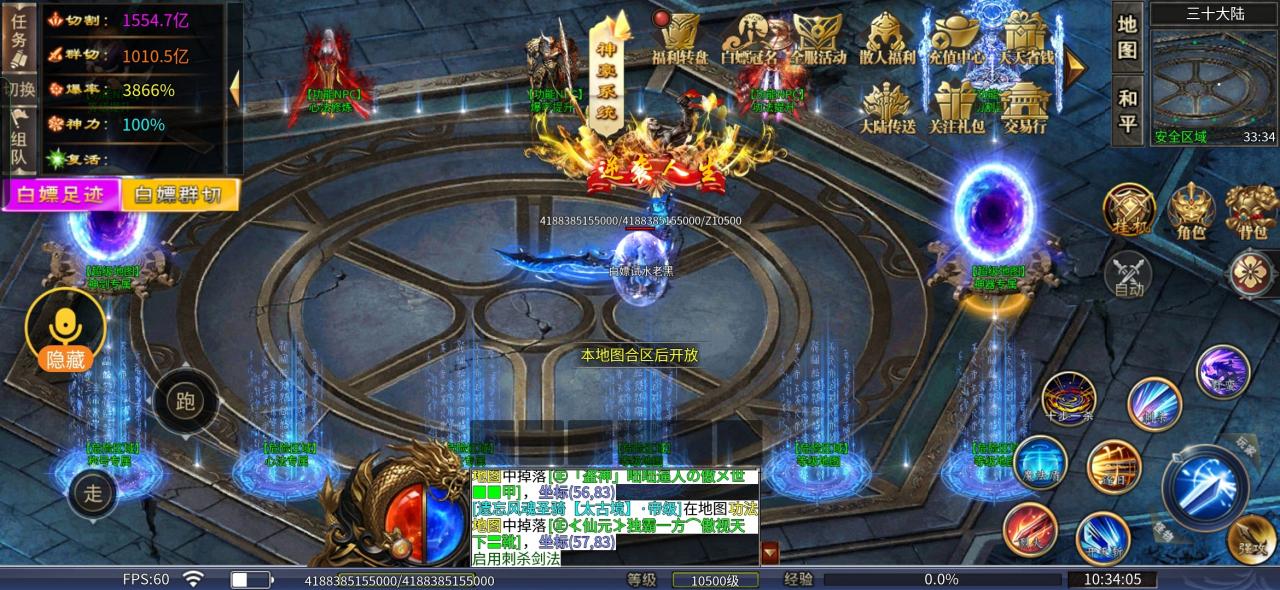1280x590 pixels.
Task: Click the 白嫖足迹 button
Action: [62, 194]
